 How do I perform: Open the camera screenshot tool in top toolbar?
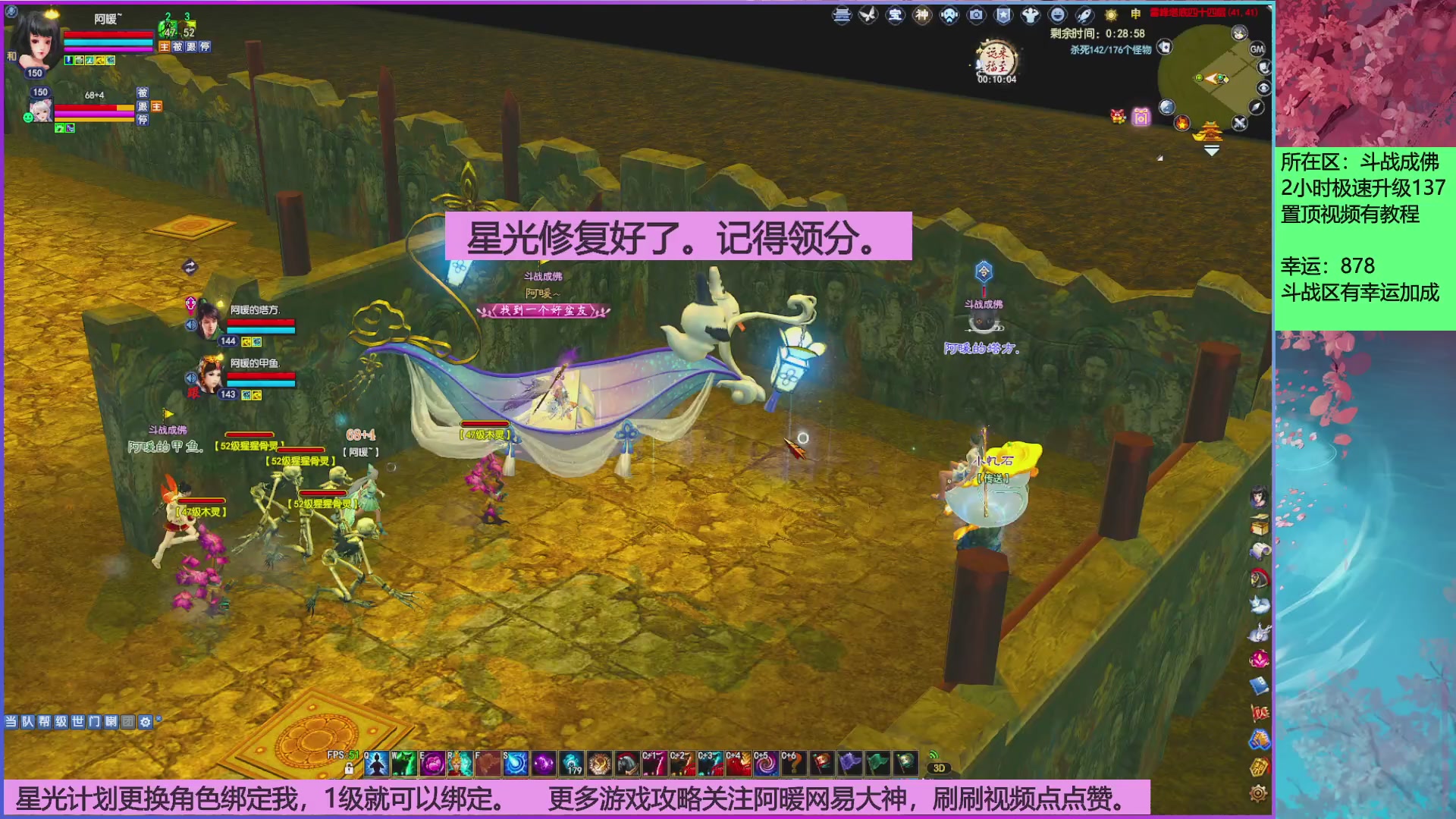[x=975, y=14]
